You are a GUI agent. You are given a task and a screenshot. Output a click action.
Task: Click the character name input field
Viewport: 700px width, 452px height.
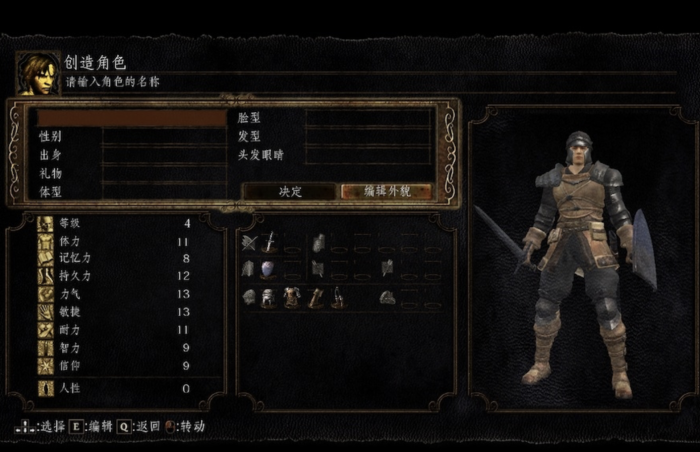point(132,118)
